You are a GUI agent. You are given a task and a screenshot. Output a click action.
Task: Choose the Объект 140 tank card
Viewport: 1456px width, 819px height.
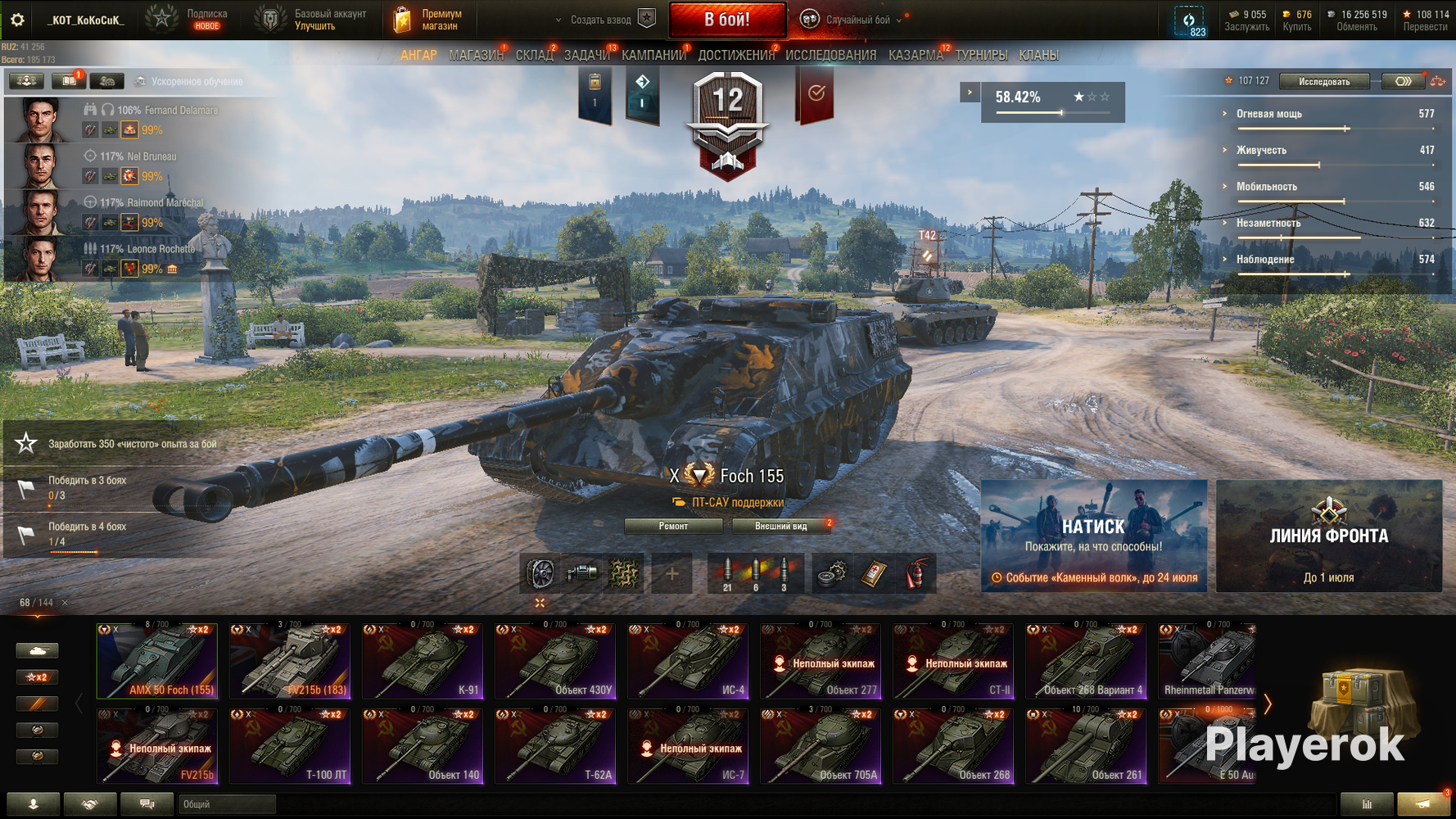(423, 747)
